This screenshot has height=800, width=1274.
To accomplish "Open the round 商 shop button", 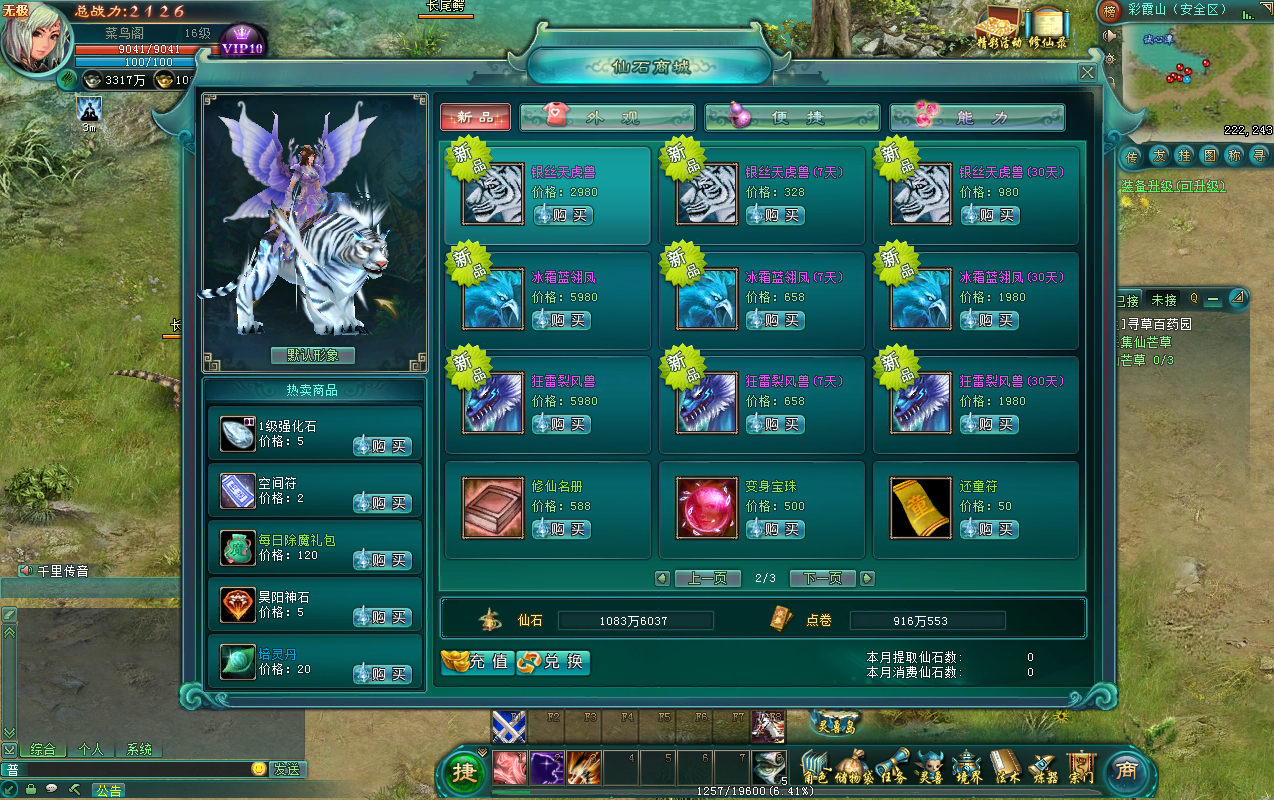I will pos(1126,771).
